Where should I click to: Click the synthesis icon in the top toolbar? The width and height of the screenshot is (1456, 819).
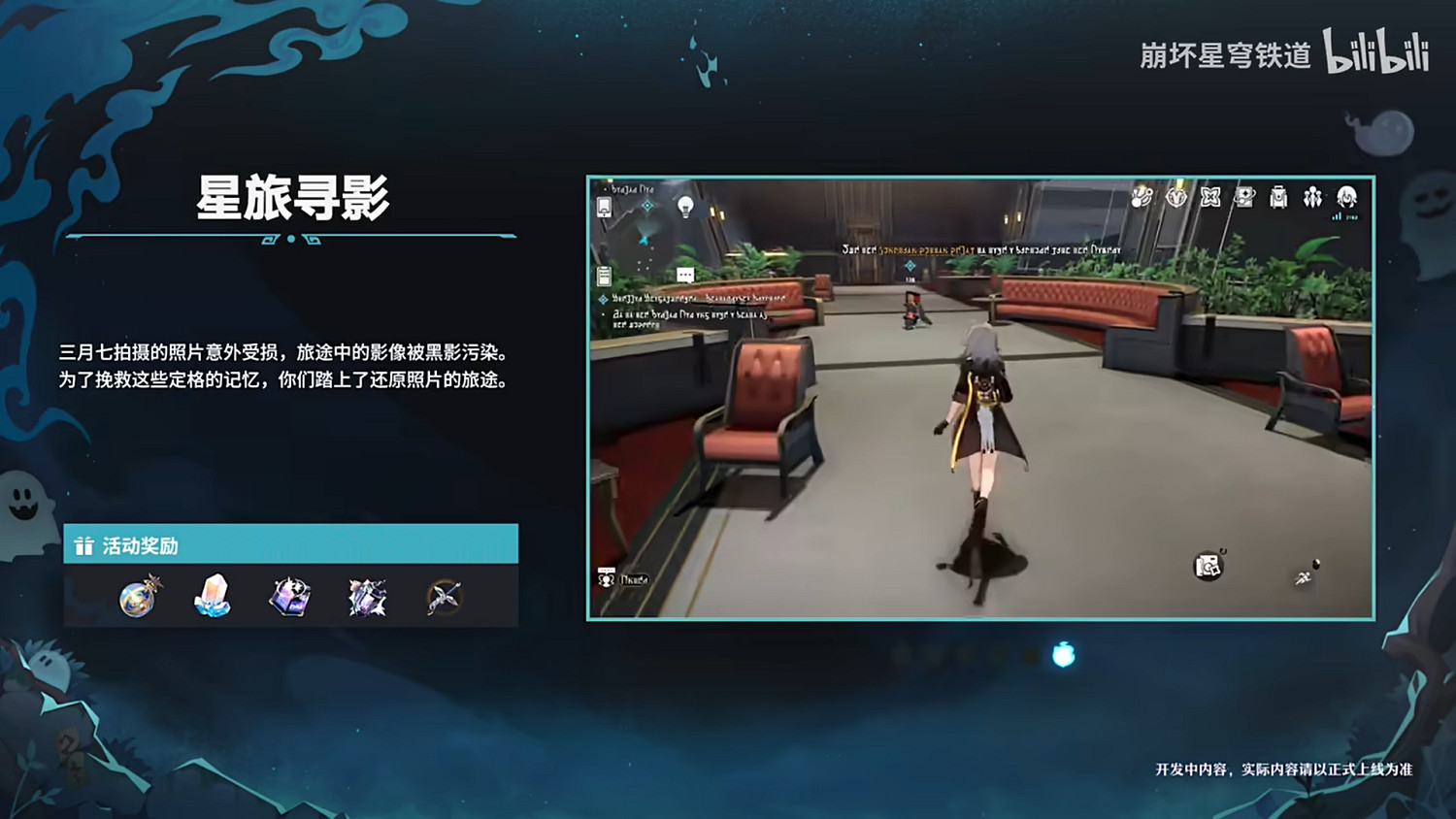pos(1246,199)
